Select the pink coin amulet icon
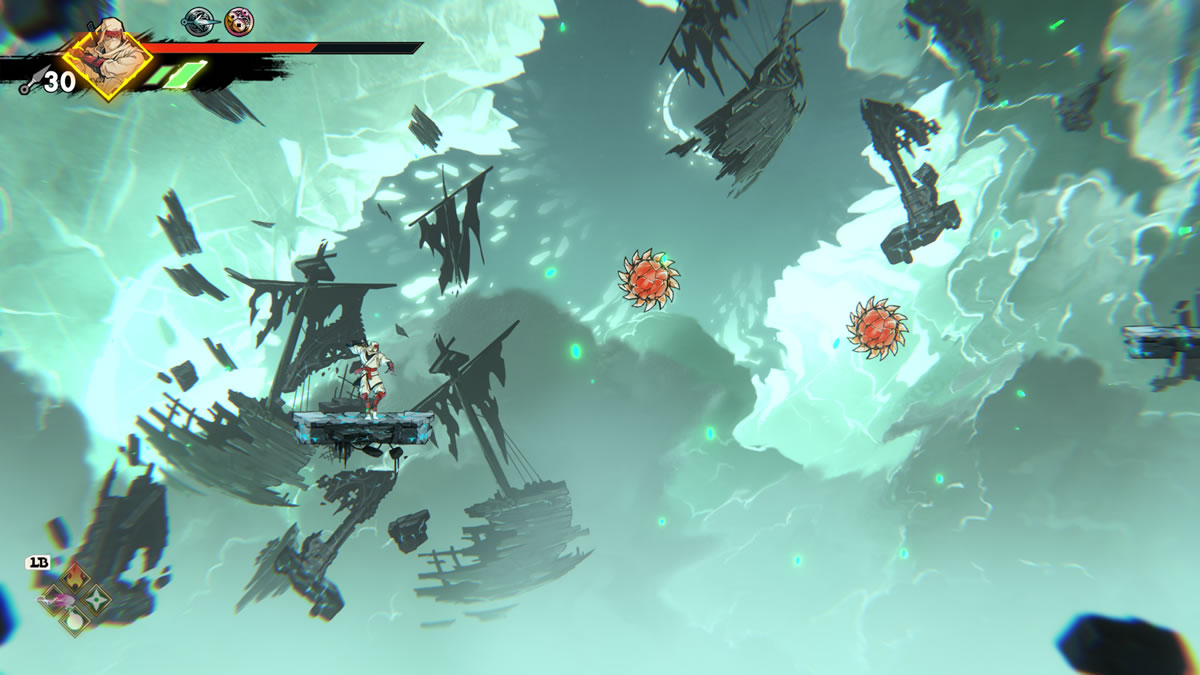This screenshot has height=675, width=1200. point(238,19)
